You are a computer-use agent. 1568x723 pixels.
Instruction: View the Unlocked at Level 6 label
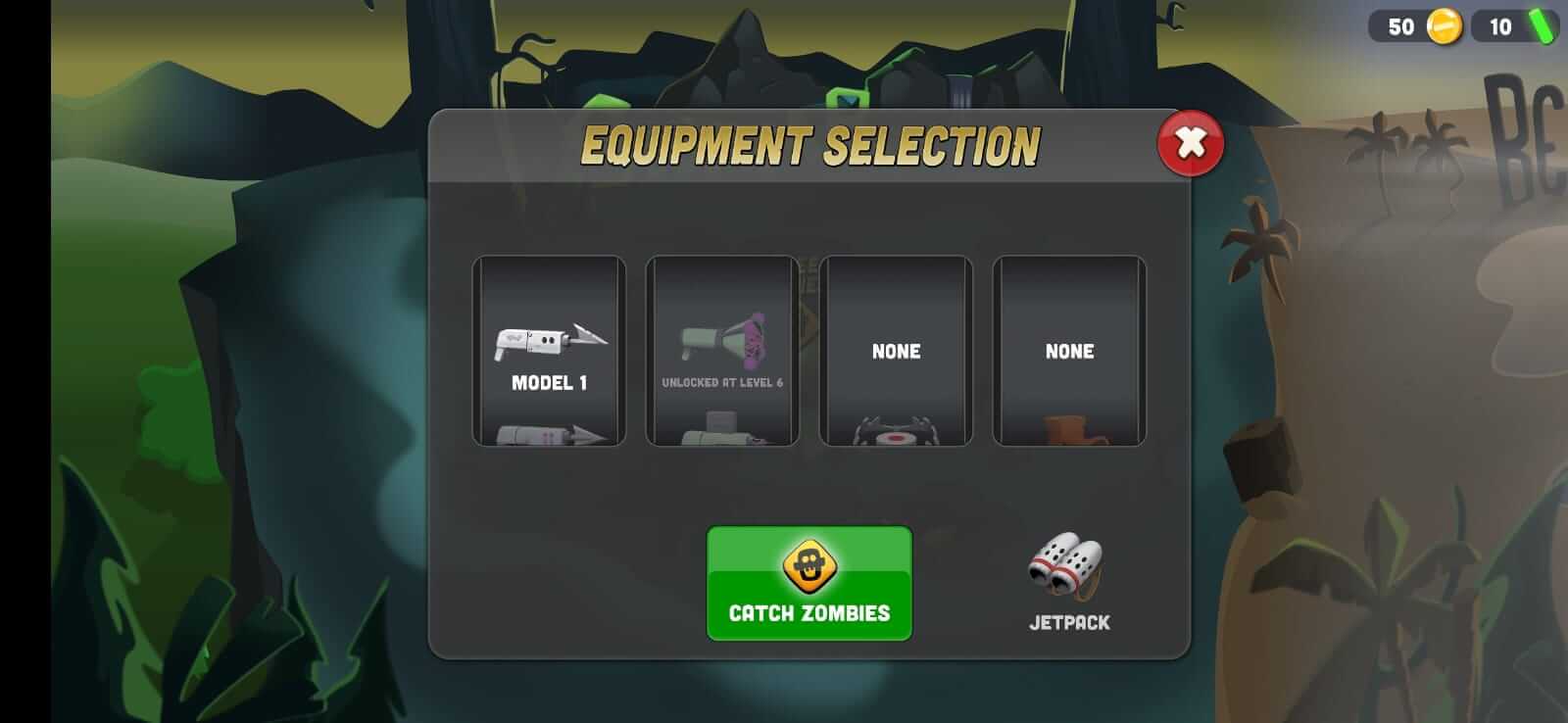click(x=722, y=382)
